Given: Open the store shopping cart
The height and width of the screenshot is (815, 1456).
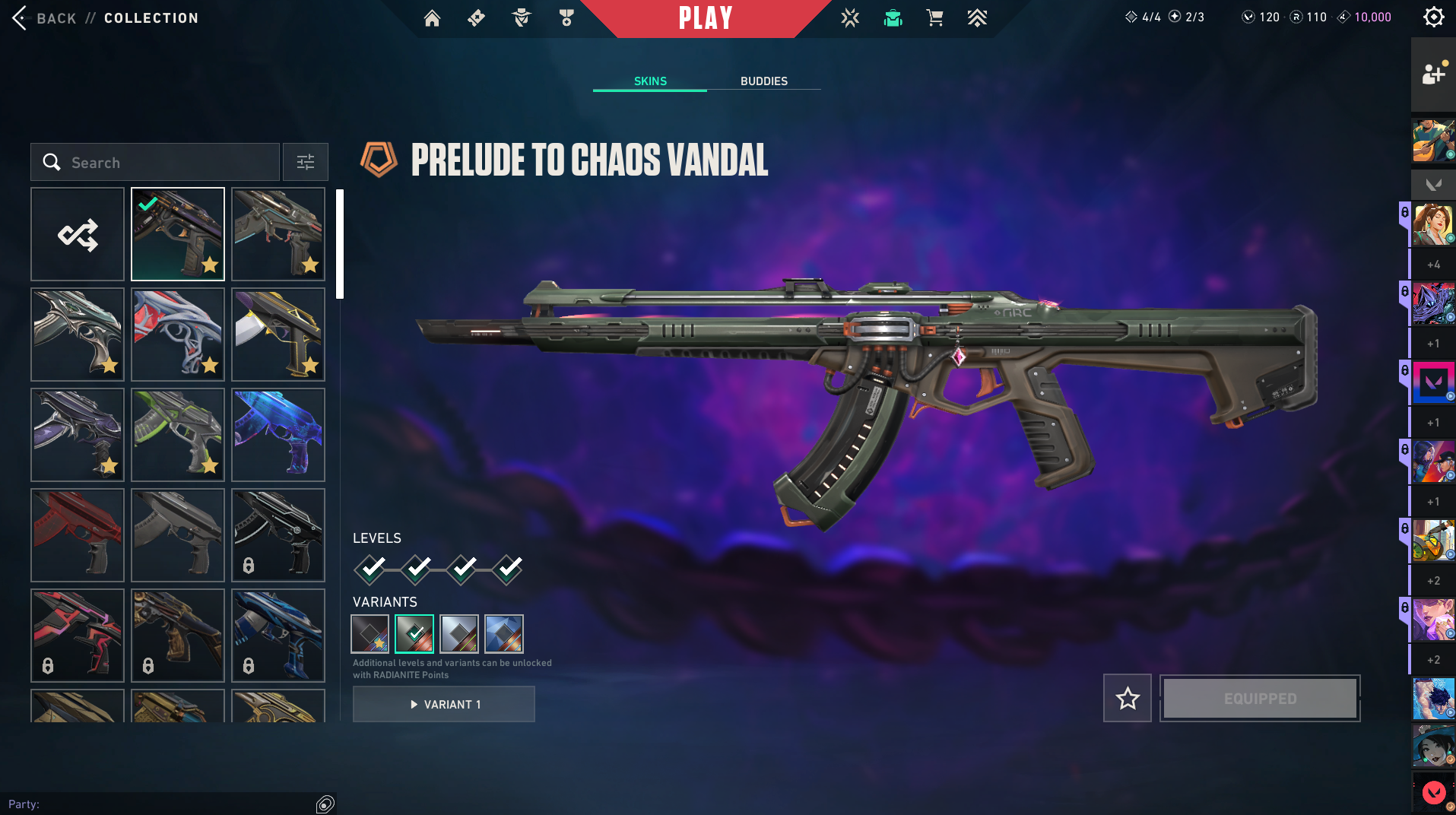Looking at the screenshot, I should pos(934,18).
